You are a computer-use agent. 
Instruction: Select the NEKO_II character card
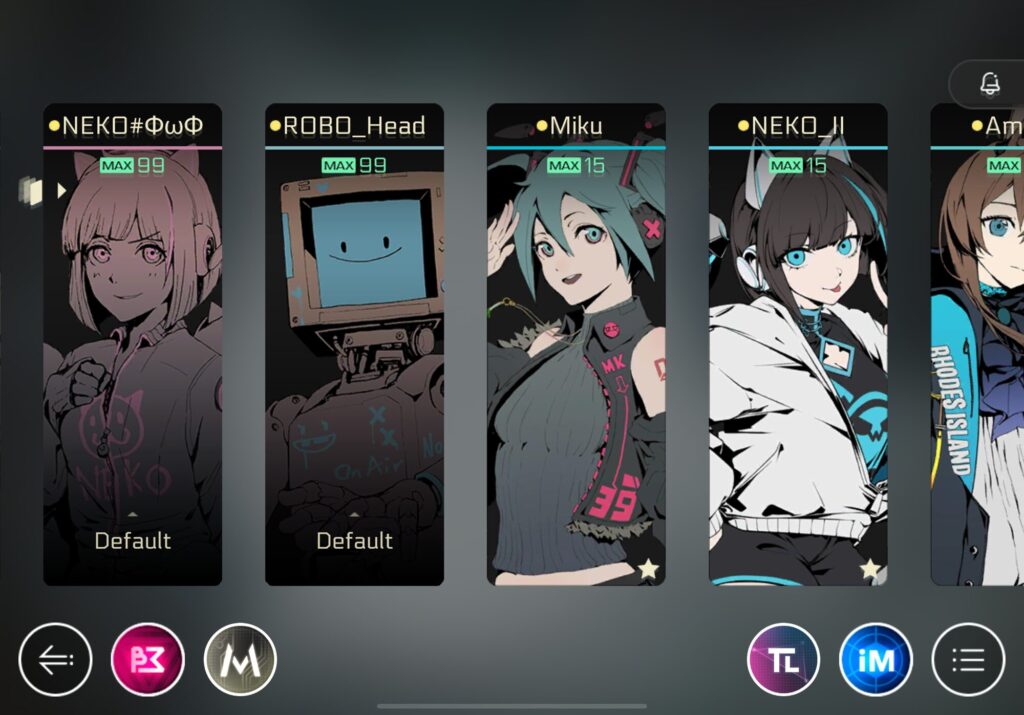tap(798, 345)
